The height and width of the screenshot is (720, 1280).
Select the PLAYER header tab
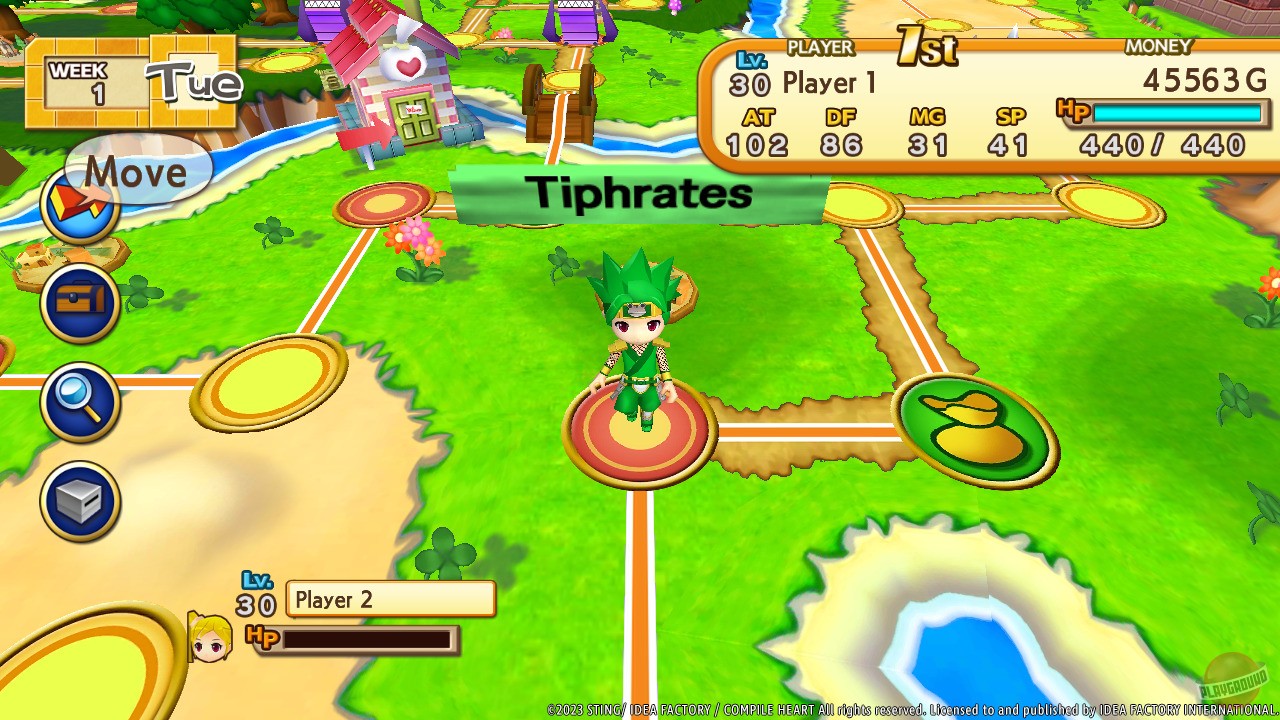[x=822, y=47]
